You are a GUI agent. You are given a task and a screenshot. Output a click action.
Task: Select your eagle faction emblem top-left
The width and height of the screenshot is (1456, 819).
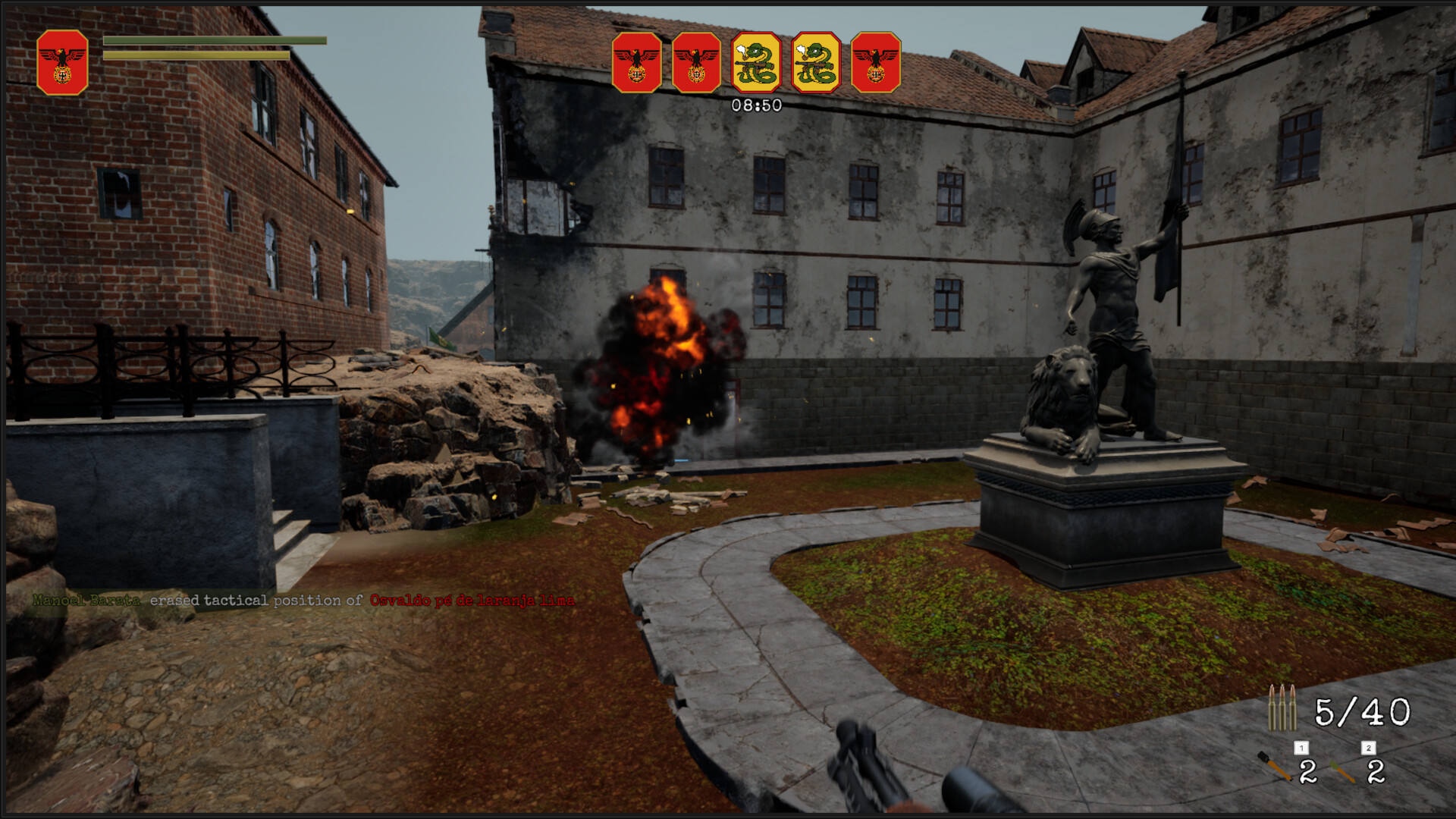click(x=63, y=57)
